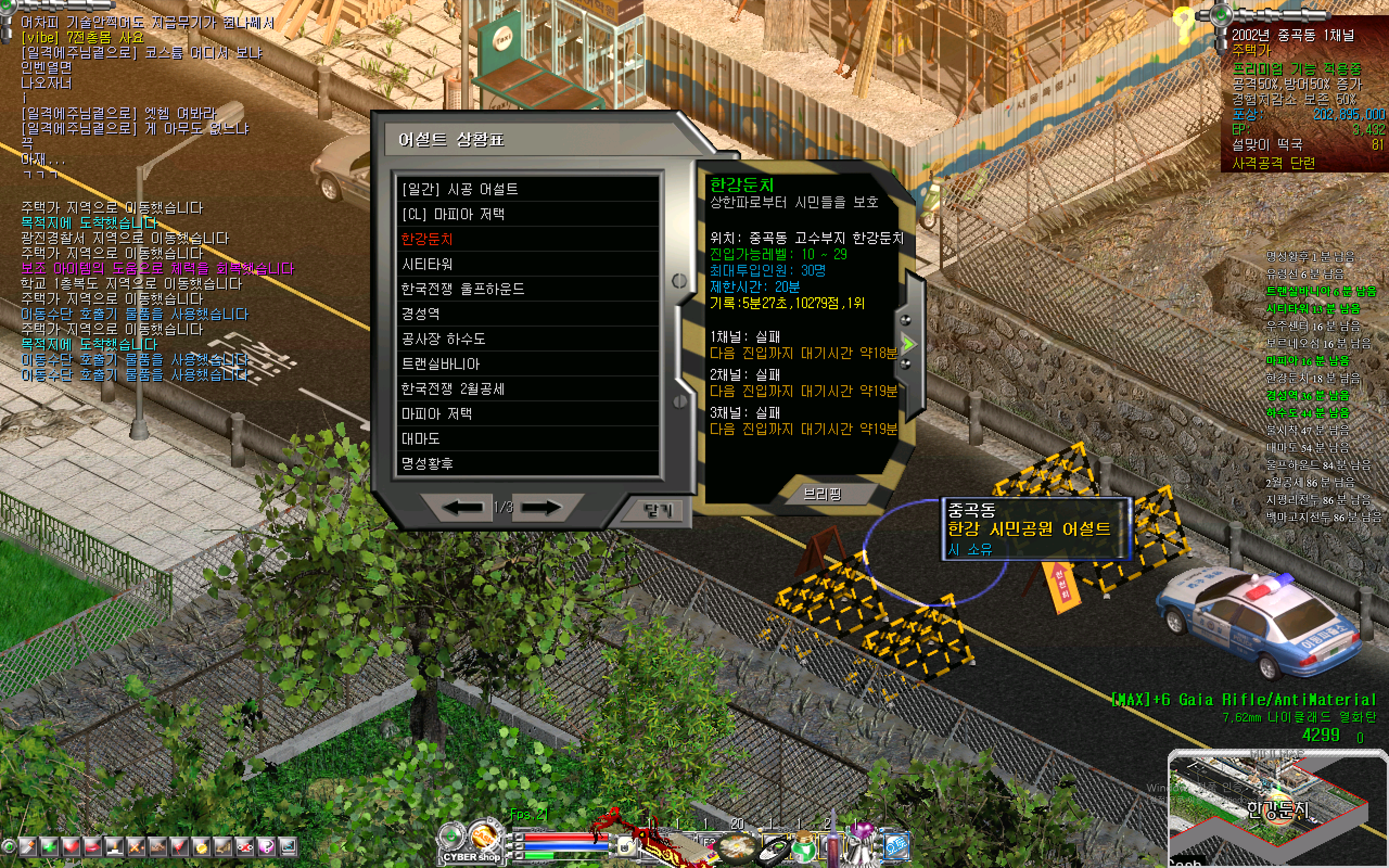The height and width of the screenshot is (868, 1389).
Task: Click the right arrow to view next assault page
Action: point(543,507)
